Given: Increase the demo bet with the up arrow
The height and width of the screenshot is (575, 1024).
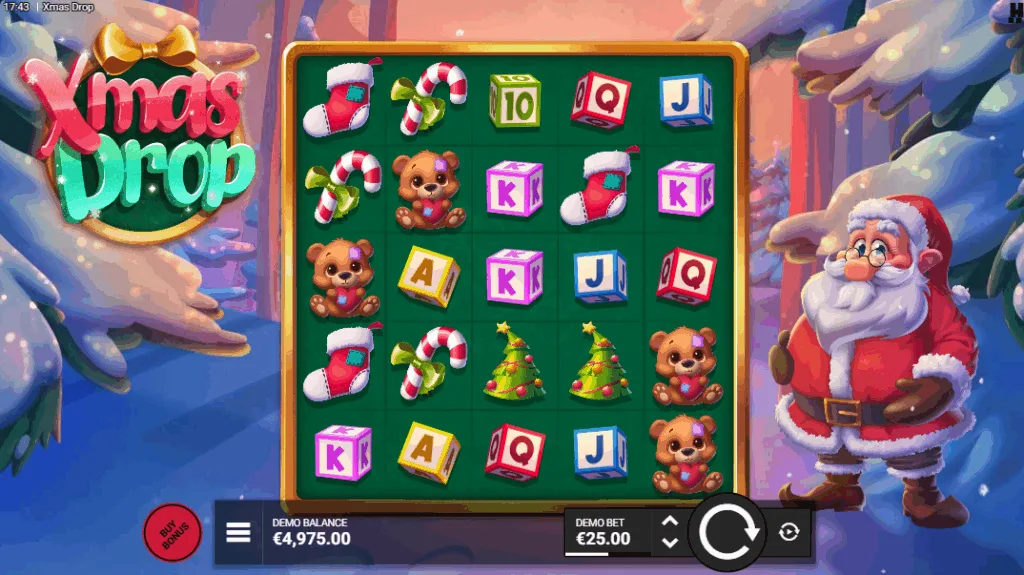Looking at the screenshot, I should click(670, 522).
